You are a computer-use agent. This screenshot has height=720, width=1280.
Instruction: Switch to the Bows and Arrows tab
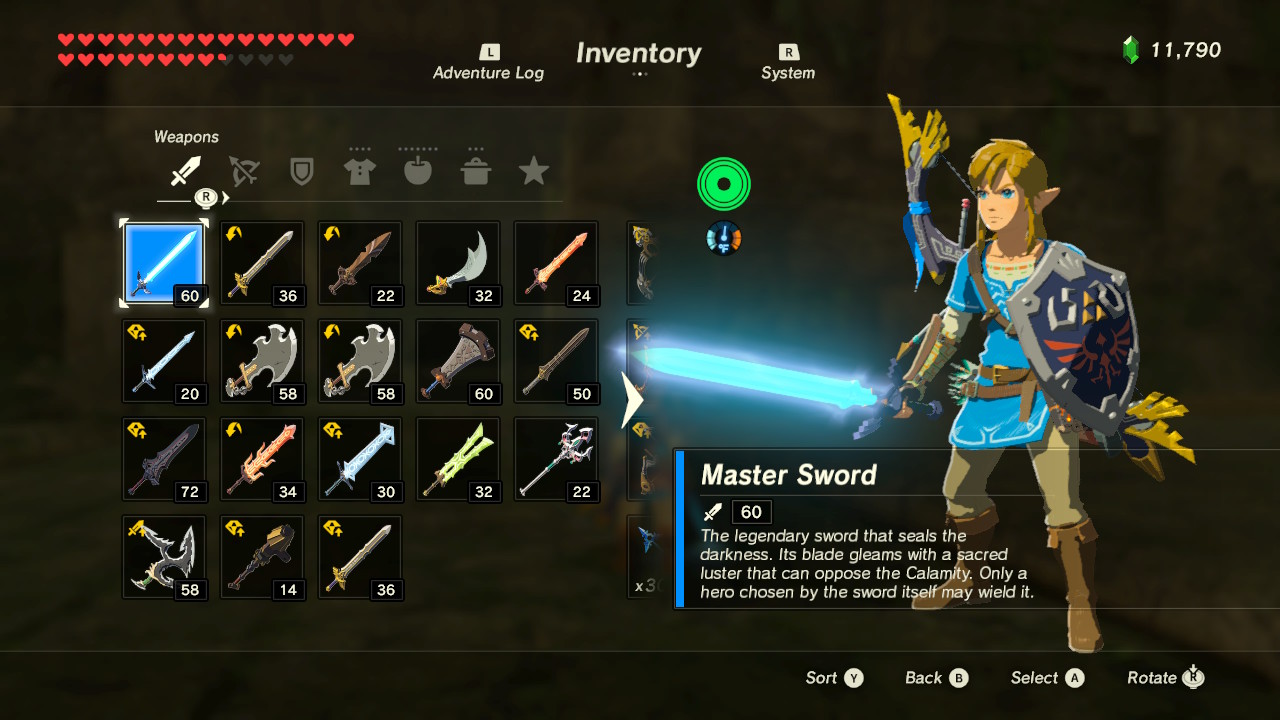(243, 172)
